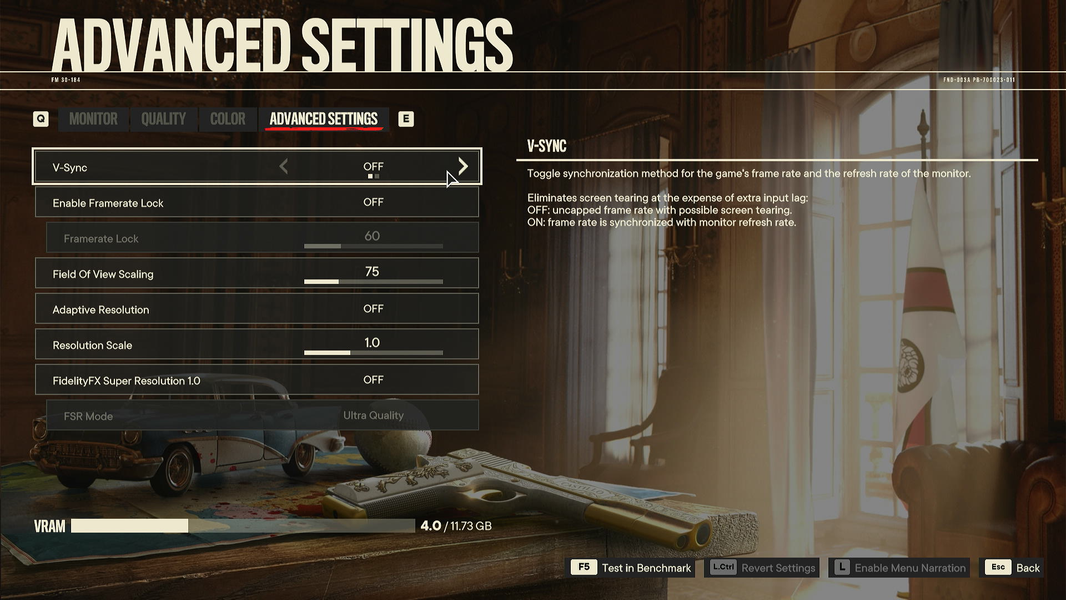Click Revert Settings
This screenshot has width=1066, height=600.
(x=764, y=568)
